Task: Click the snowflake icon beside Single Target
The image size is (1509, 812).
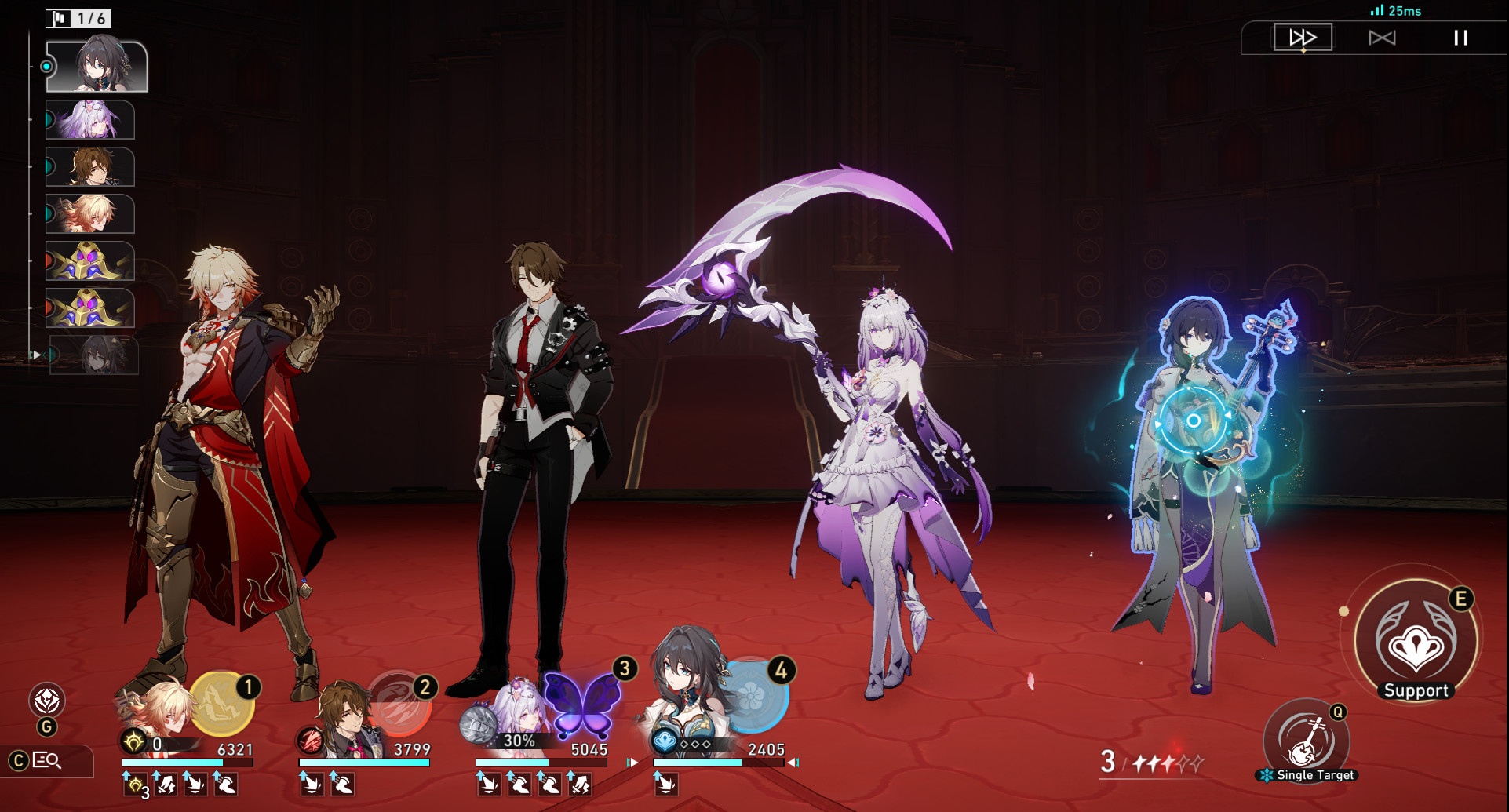Action: (1268, 775)
